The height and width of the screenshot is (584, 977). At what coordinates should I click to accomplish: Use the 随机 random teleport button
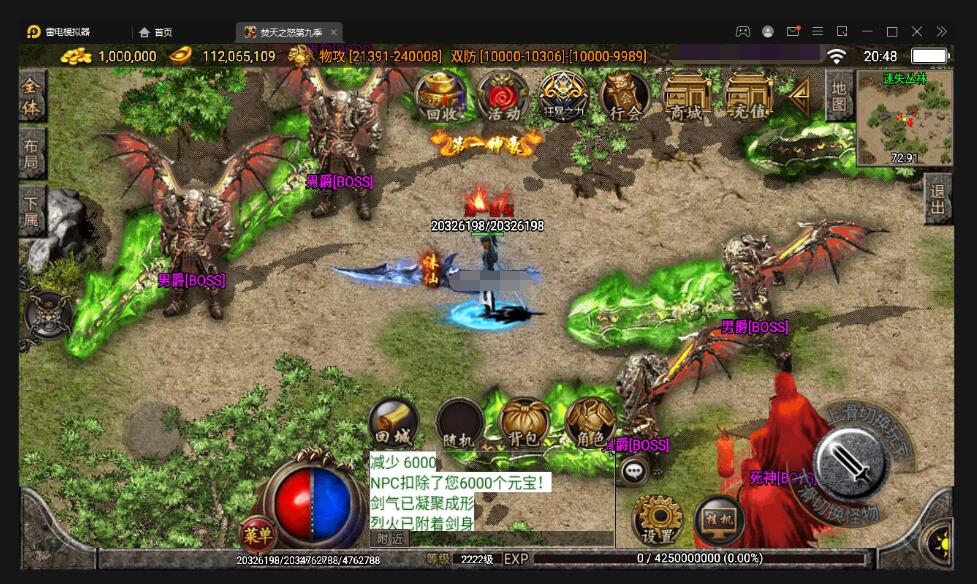459,423
